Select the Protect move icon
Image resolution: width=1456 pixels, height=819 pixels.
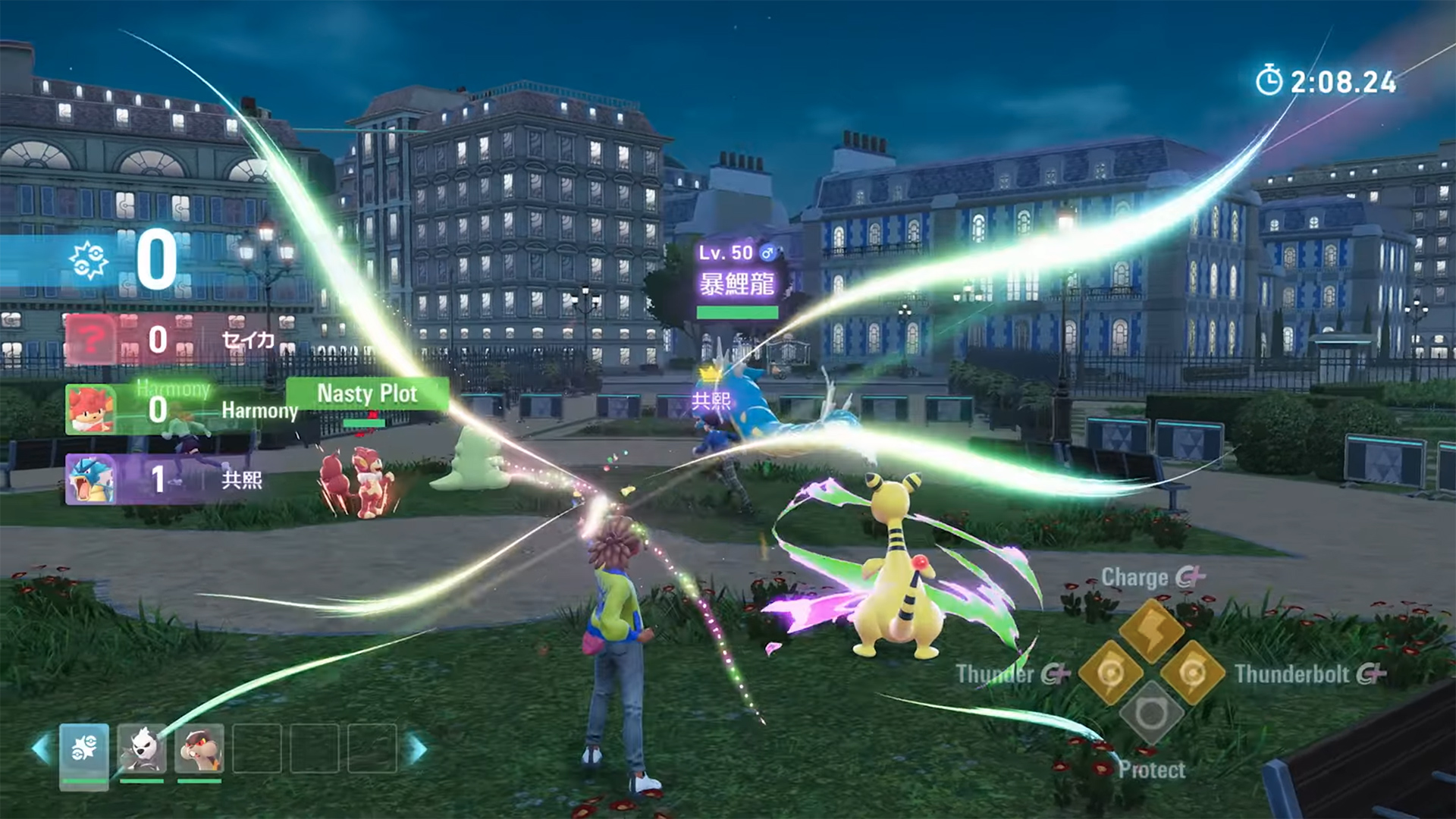click(1151, 714)
